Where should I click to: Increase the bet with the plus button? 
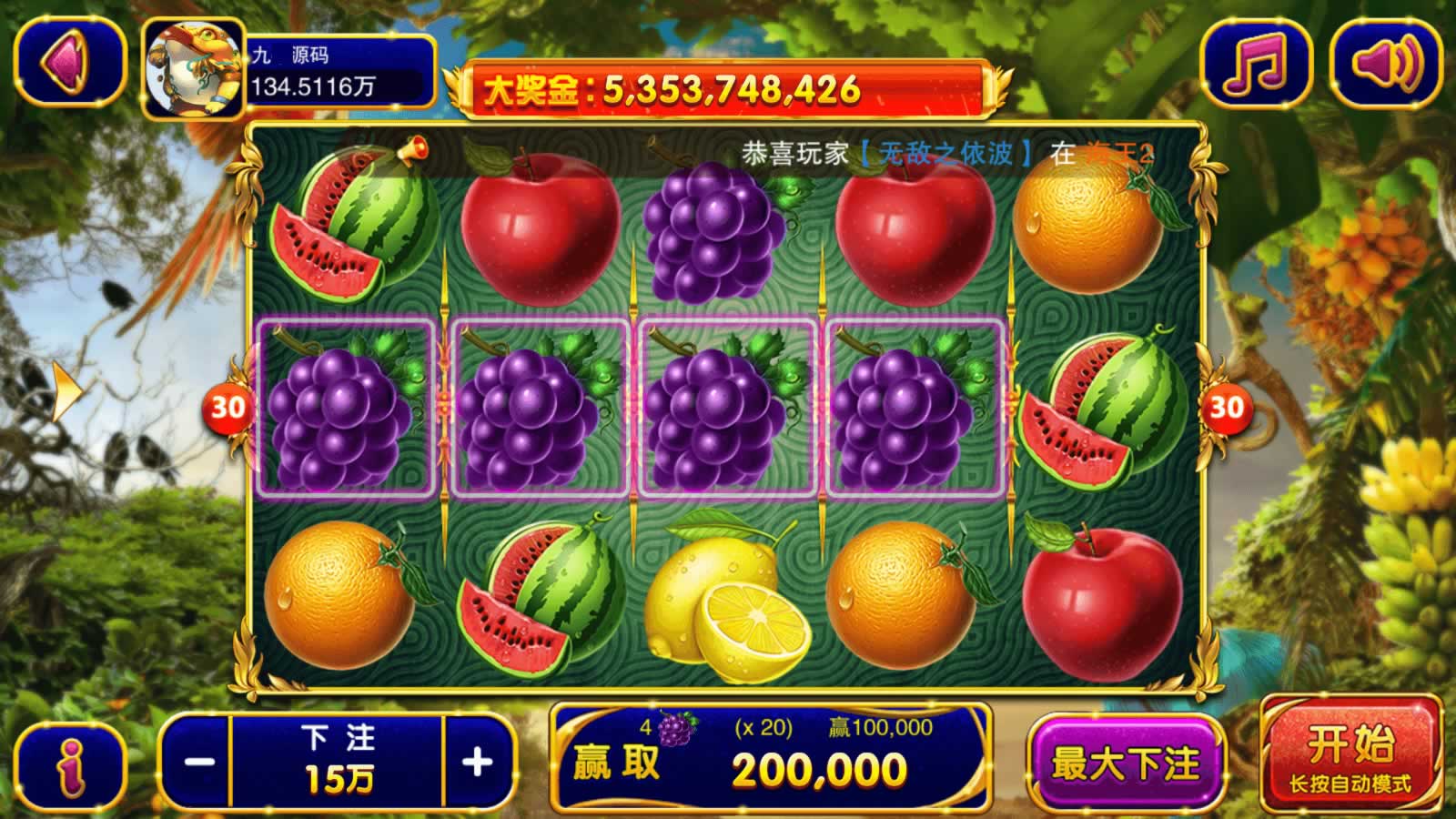[x=478, y=762]
